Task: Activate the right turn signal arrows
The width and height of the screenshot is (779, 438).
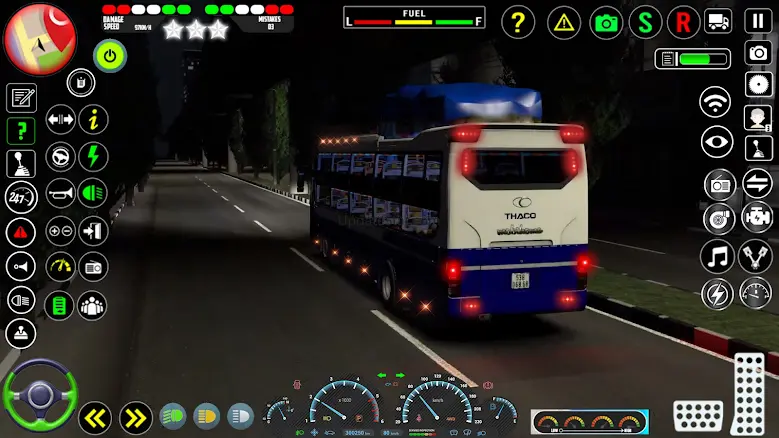Action: tap(136, 414)
